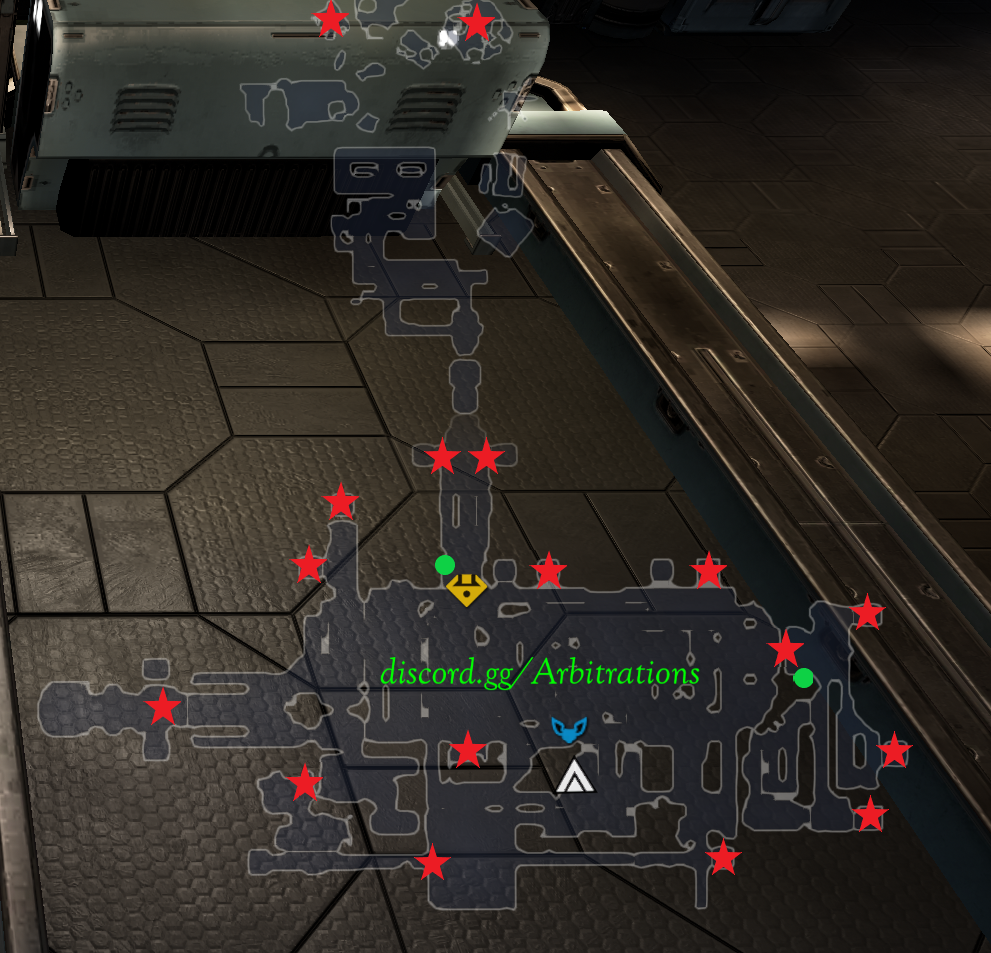Open the discord.gg/Arbitrations link text
Screen dimensions: 991x953
coord(539,673)
